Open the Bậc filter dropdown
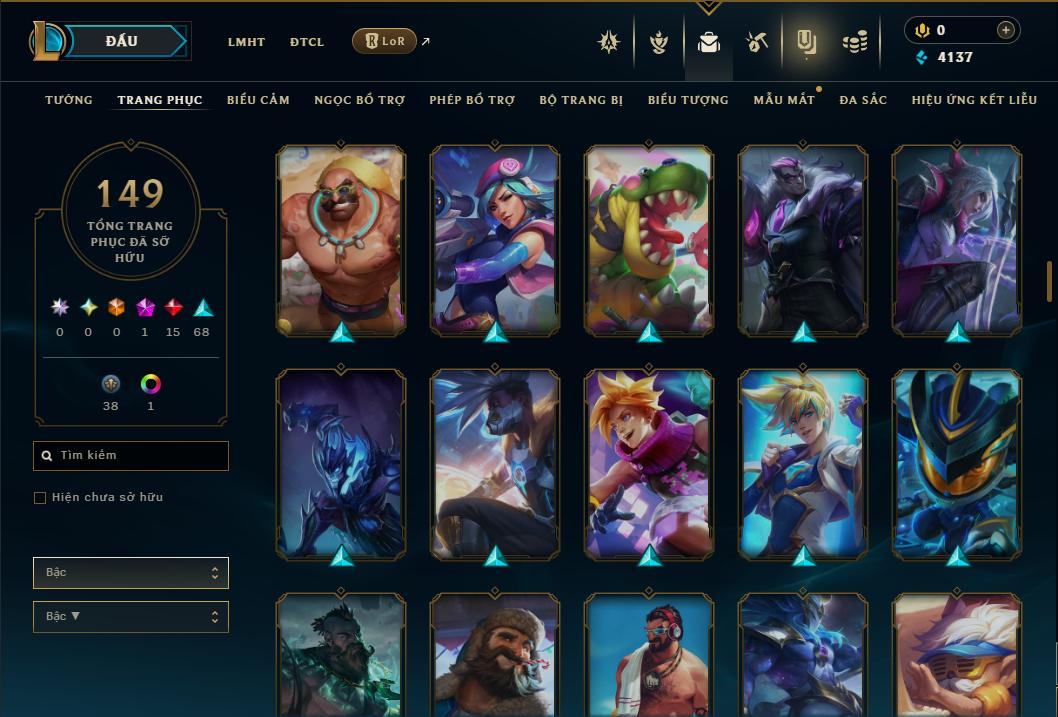 pos(131,573)
